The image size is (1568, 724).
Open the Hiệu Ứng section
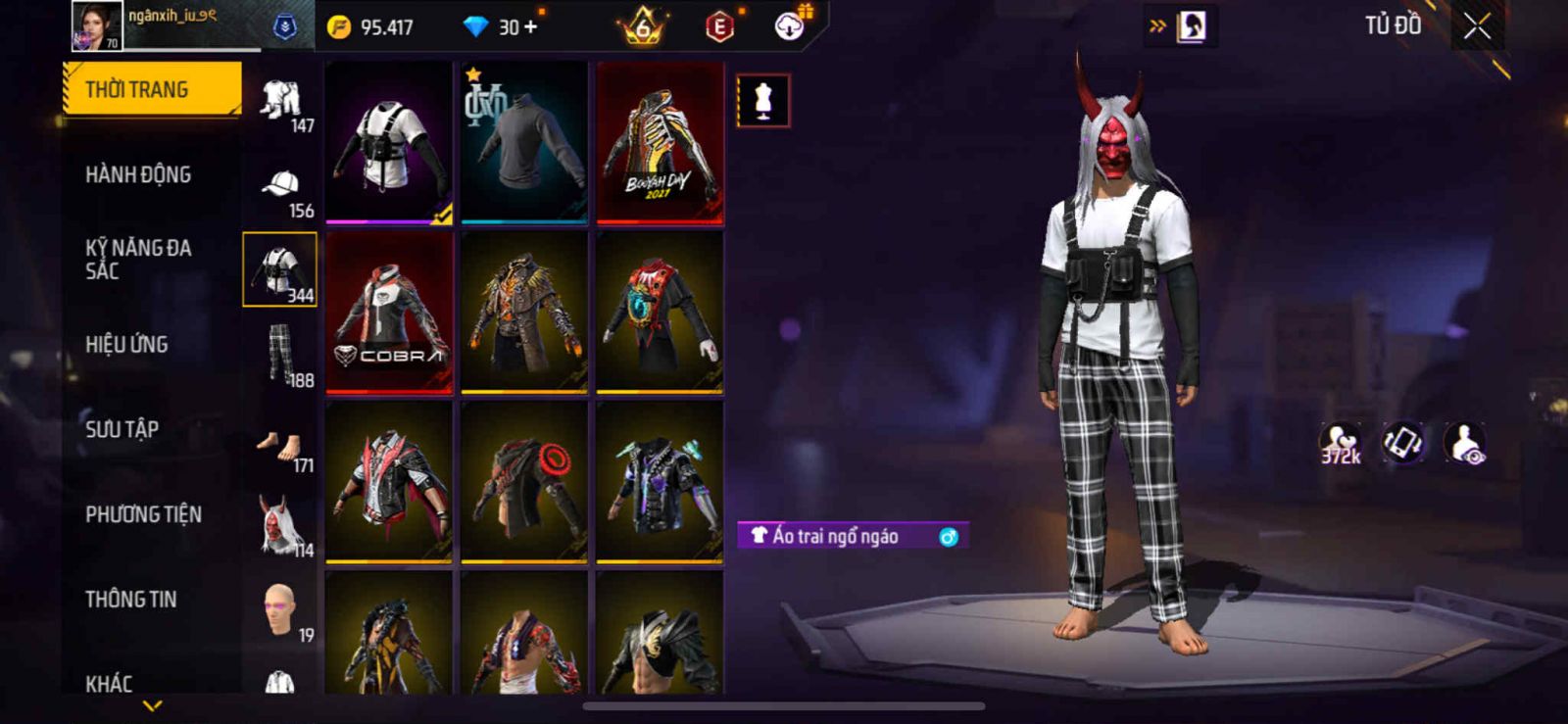pyautogui.click(x=126, y=344)
